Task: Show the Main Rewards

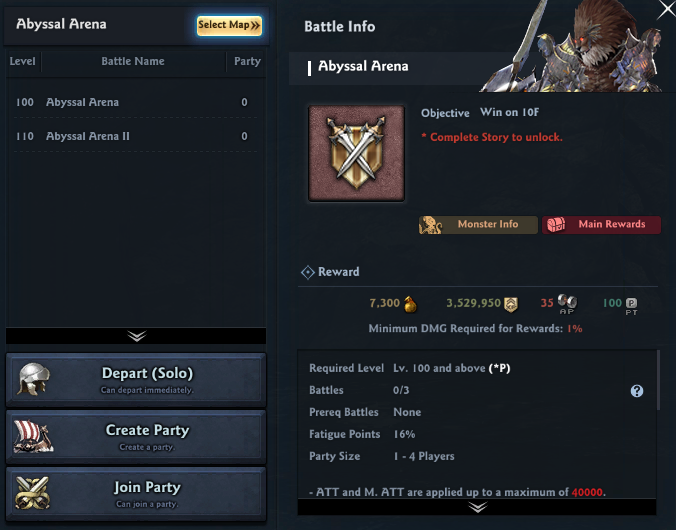Action: tap(601, 225)
